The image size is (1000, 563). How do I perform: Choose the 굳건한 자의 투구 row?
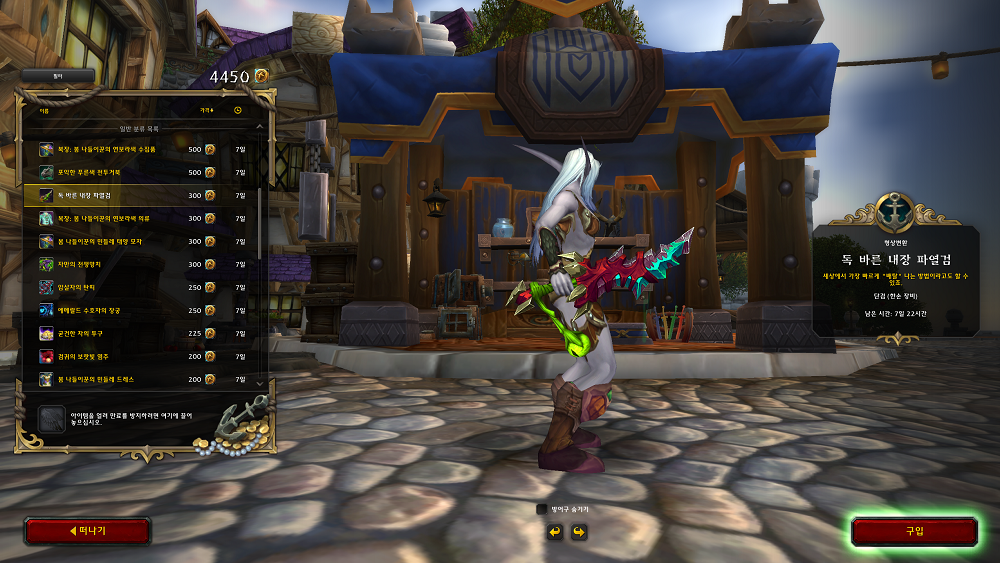tap(140, 333)
